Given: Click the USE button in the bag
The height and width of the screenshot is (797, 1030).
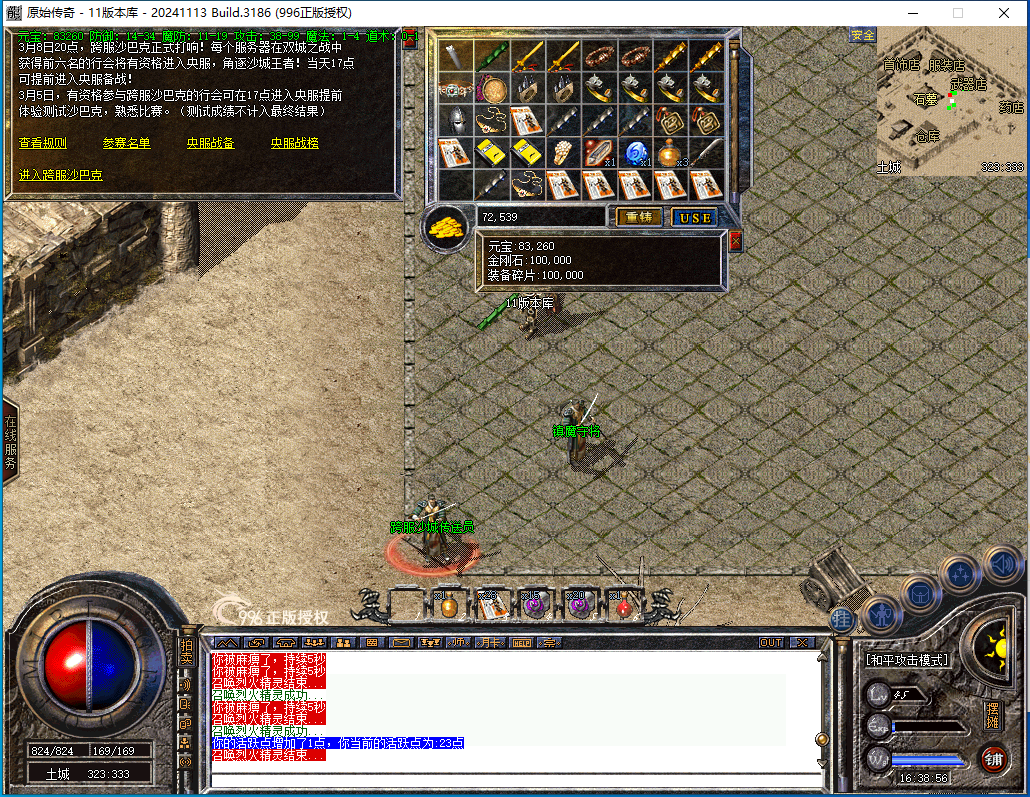Looking at the screenshot, I should [x=693, y=217].
